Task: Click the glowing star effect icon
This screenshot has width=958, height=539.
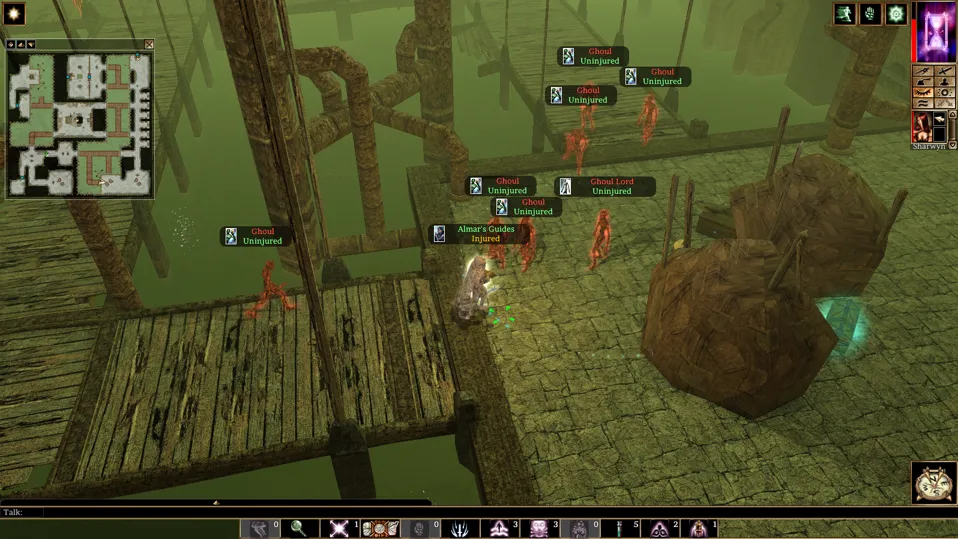Action: point(14,14)
